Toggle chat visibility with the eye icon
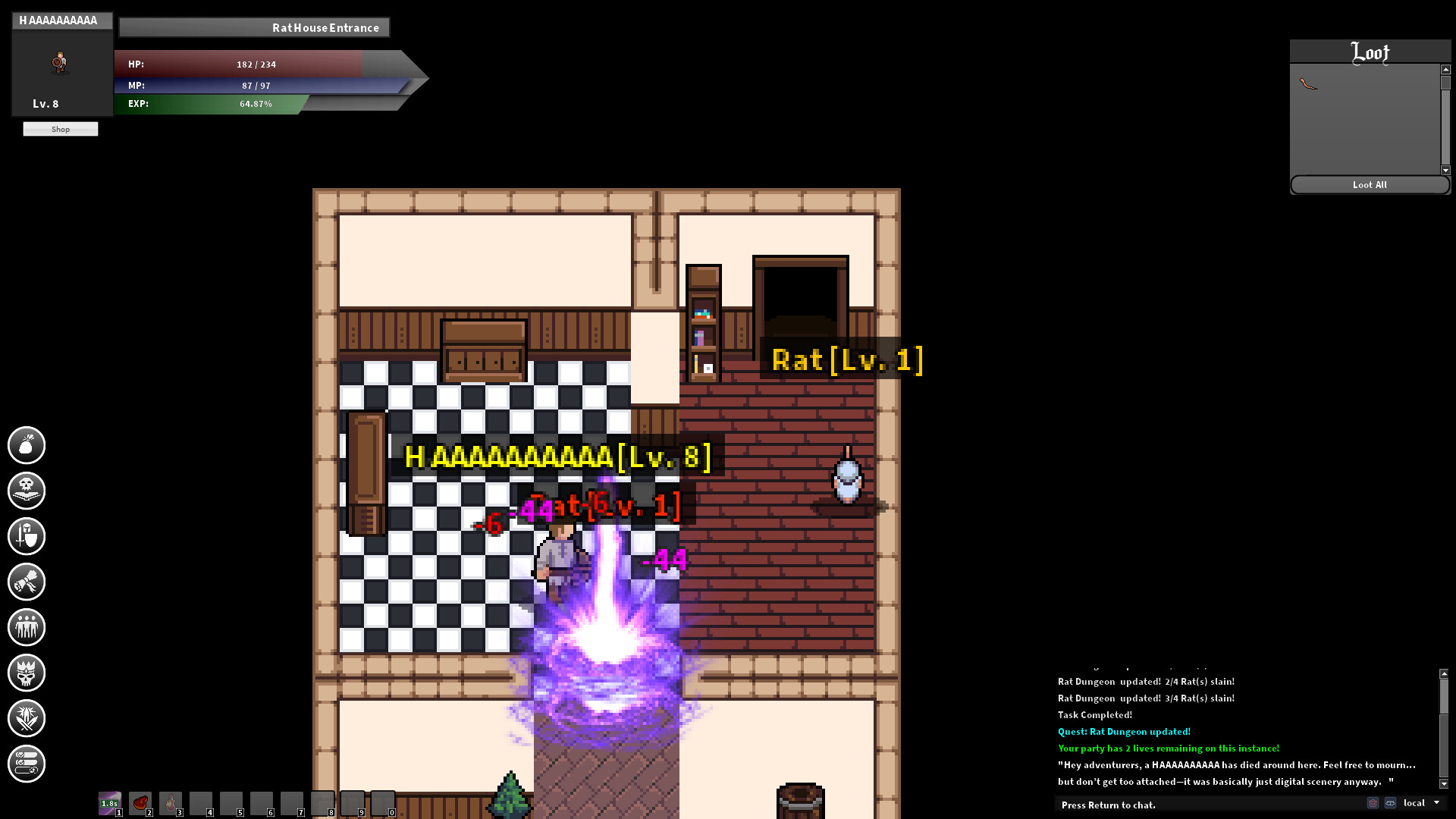This screenshot has height=819, width=1456. [x=1389, y=802]
